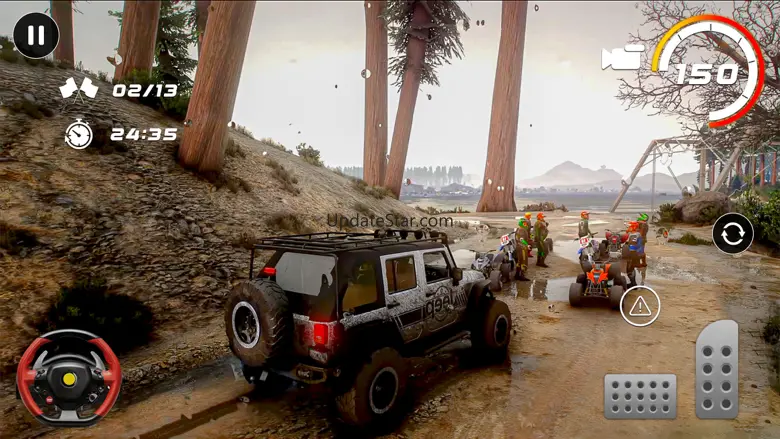Activate the hazard warning triangle button
Screen dimensions: 780x439
640,305
